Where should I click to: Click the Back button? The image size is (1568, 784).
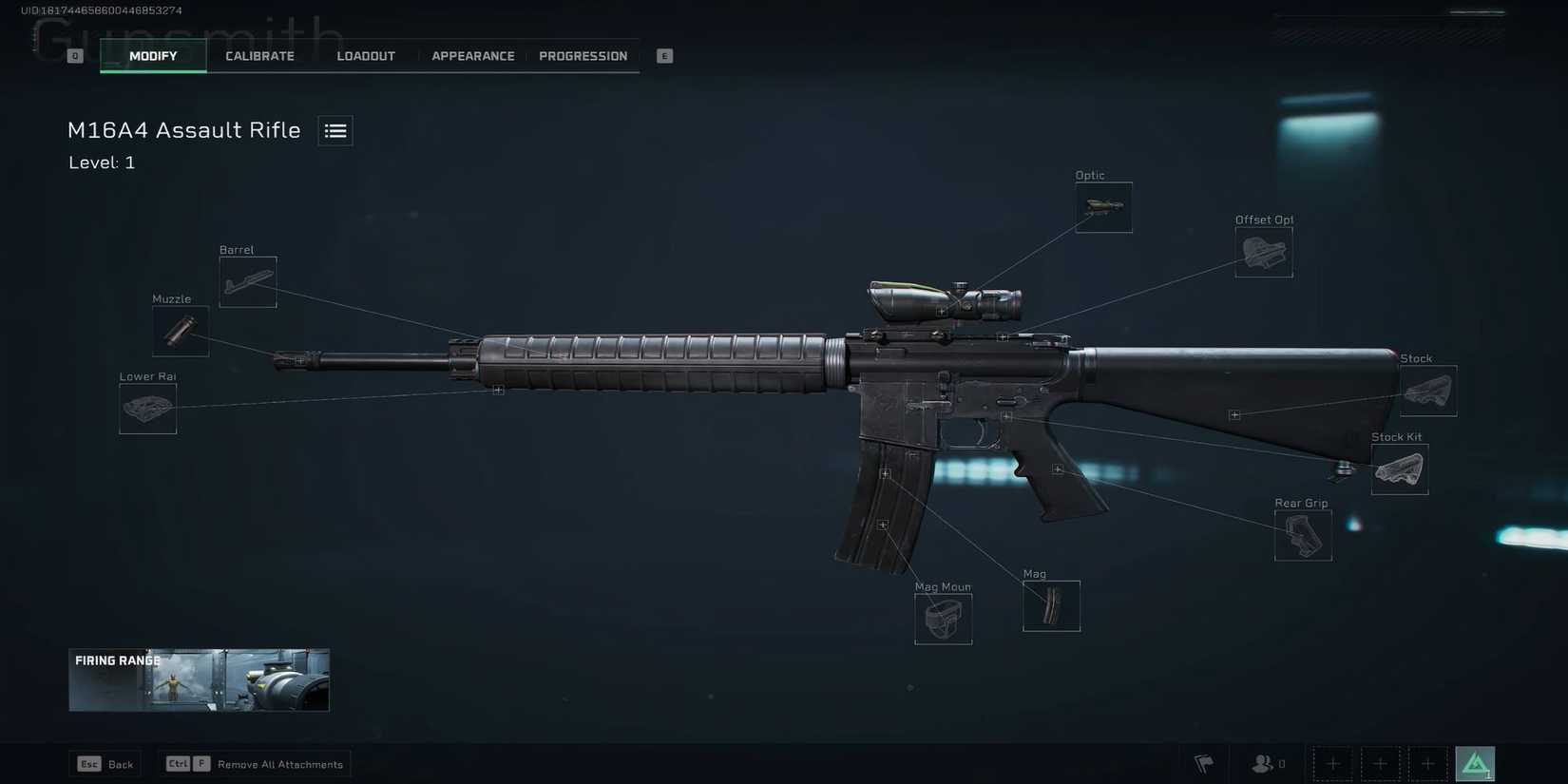click(x=105, y=763)
